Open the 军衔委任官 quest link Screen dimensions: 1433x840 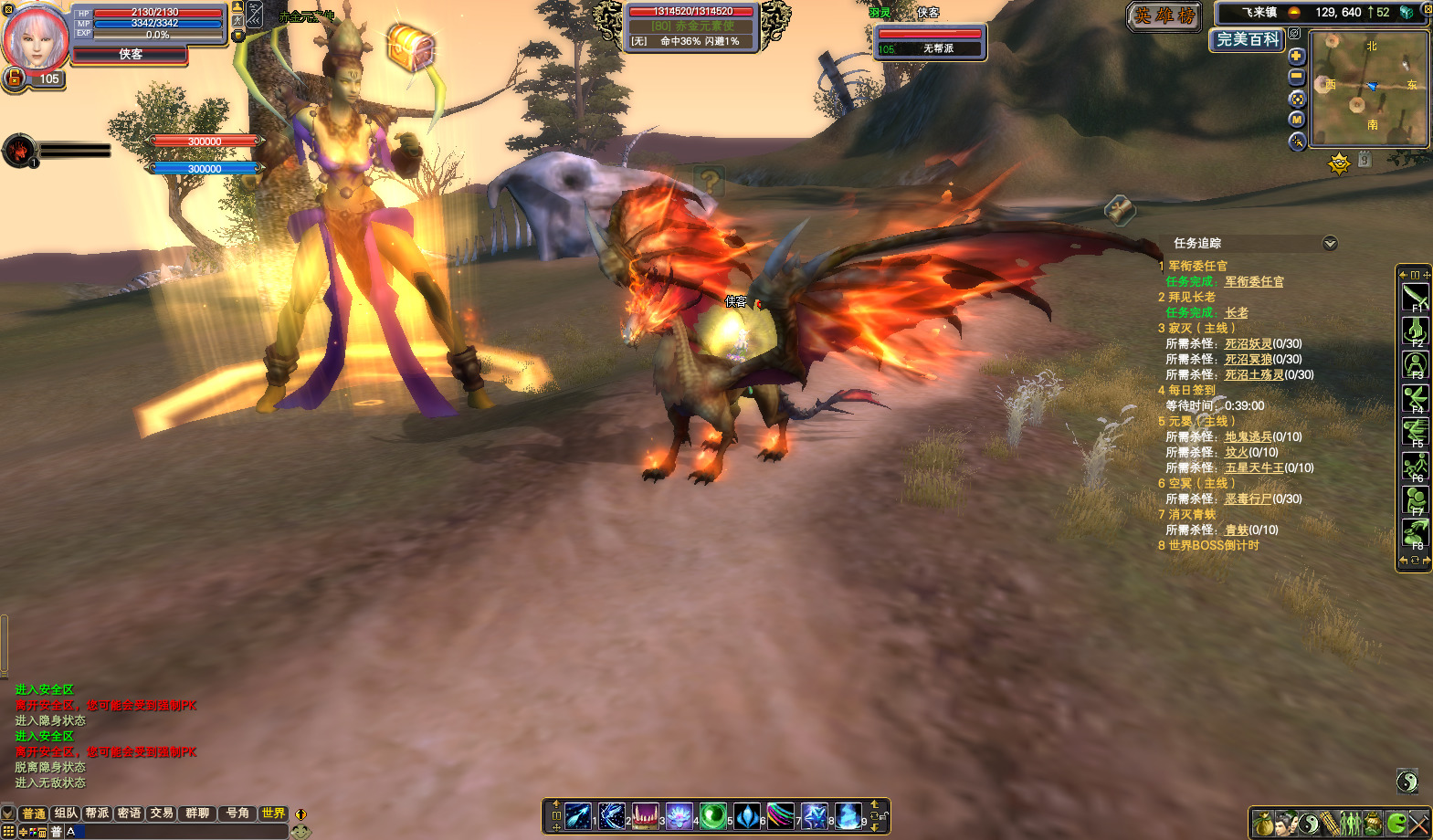pyautogui.click(x=1253, y=282)
